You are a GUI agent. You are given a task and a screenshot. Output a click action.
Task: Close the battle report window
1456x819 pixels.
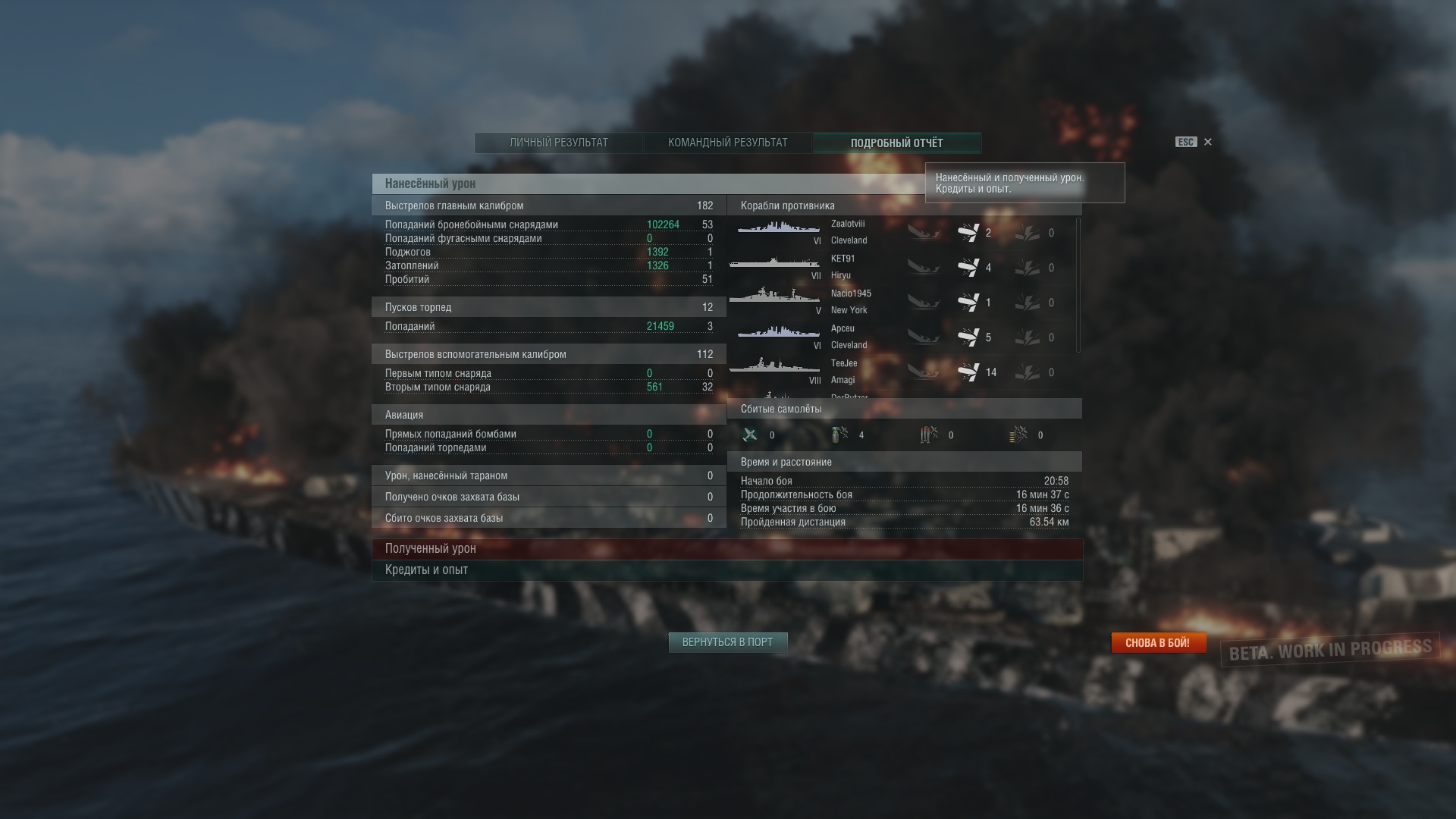[x=1208, y=142]
